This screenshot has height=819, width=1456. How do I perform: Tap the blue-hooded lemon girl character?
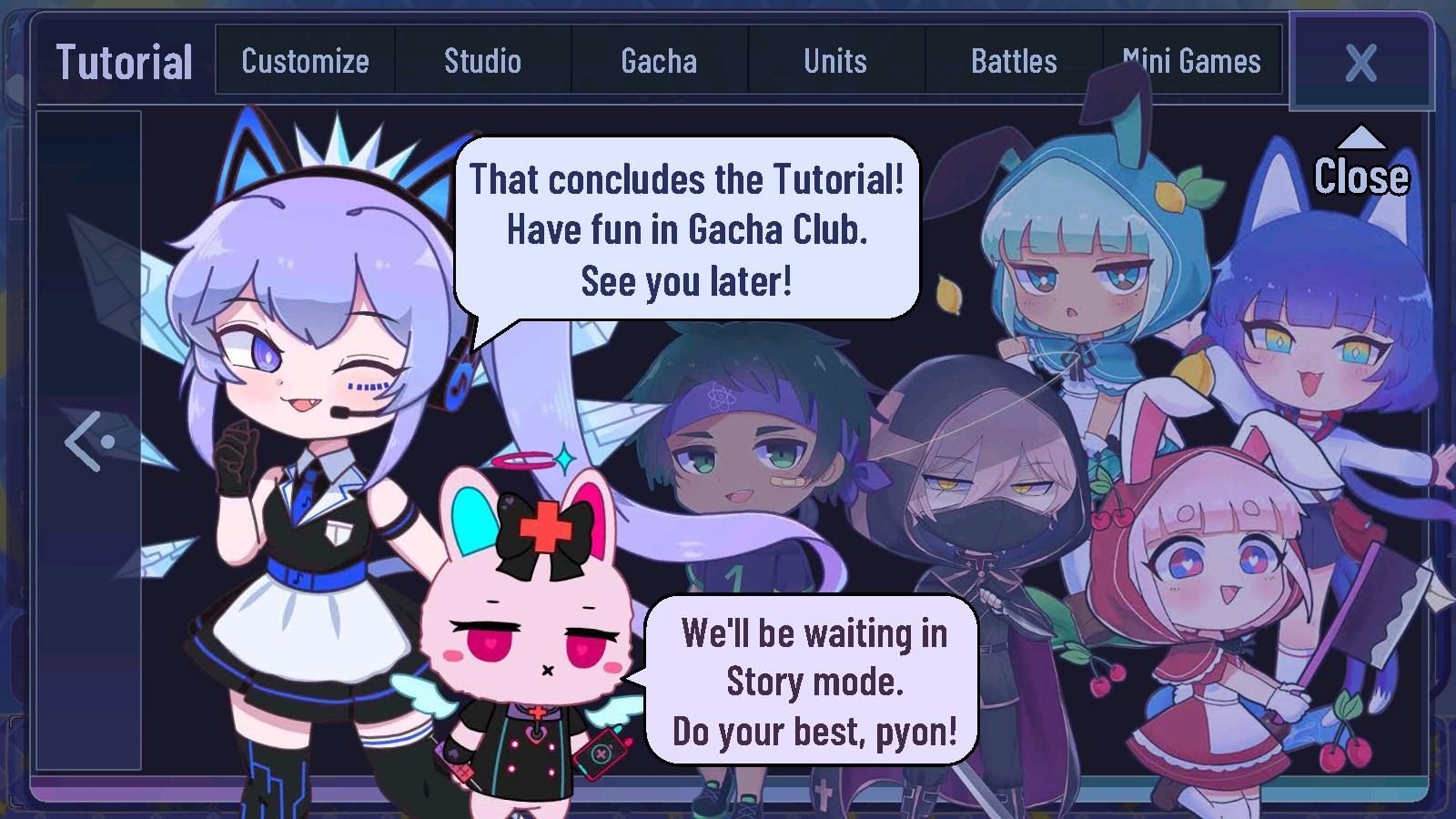(1083, 273)
